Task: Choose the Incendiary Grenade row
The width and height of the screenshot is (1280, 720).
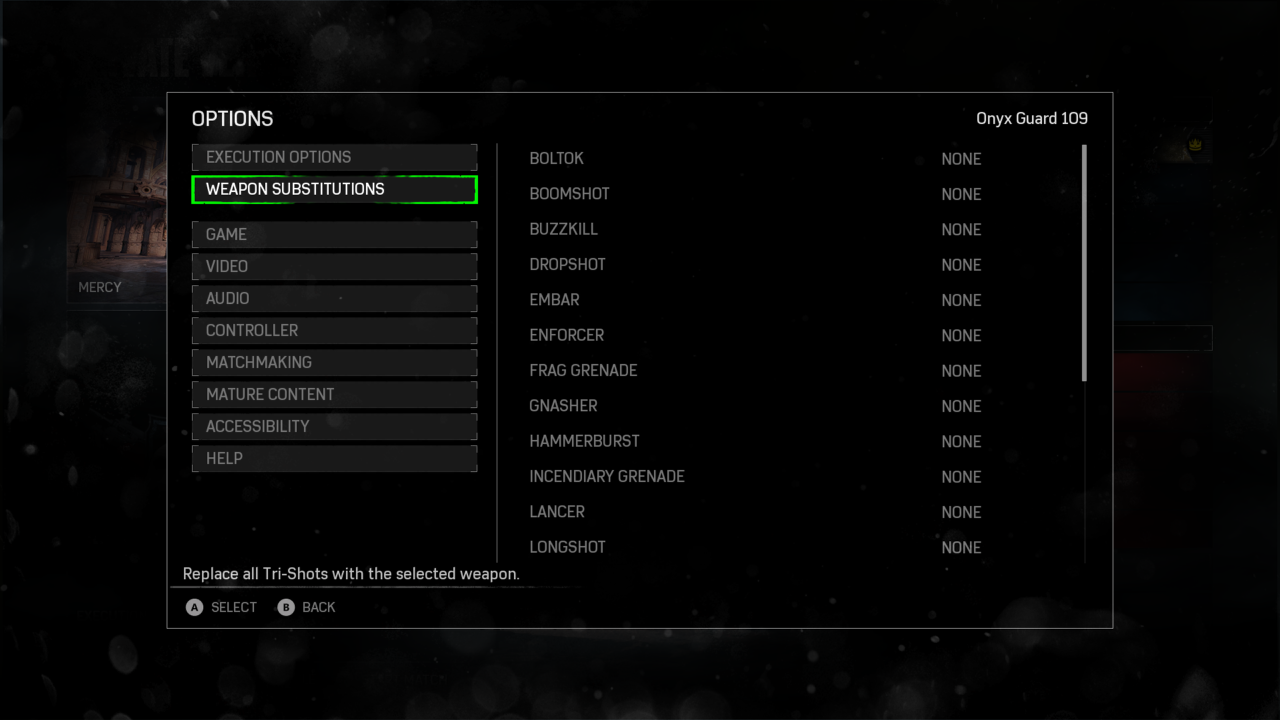Action: coord(755,477)
